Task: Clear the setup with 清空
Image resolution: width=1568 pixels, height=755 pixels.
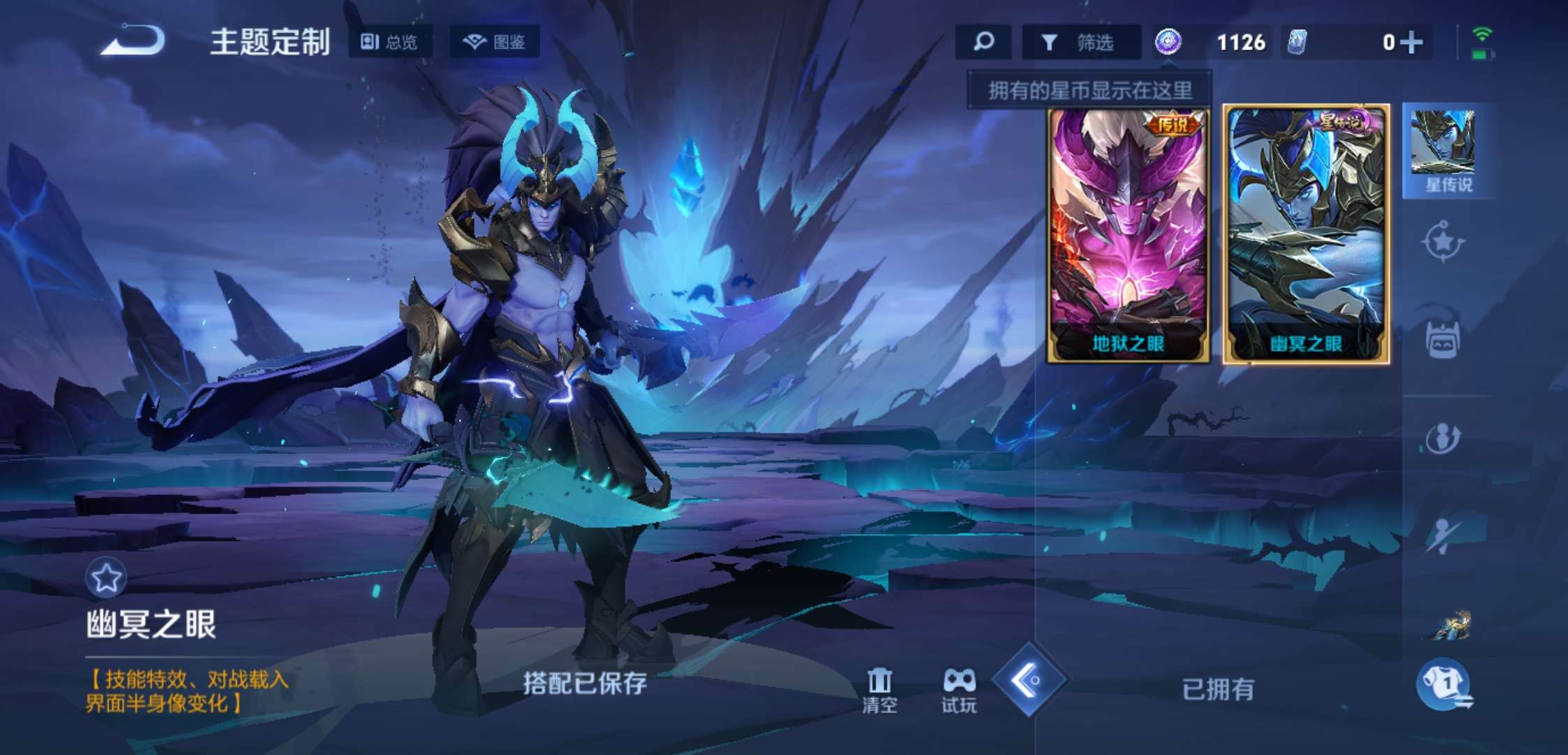Action: pyautogui.click(x=879, y=690)
